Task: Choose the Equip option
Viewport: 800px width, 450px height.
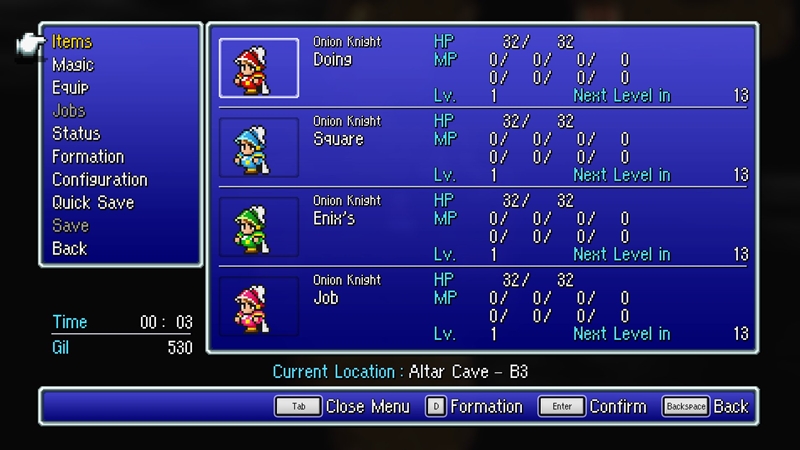Action: (70, 88)
